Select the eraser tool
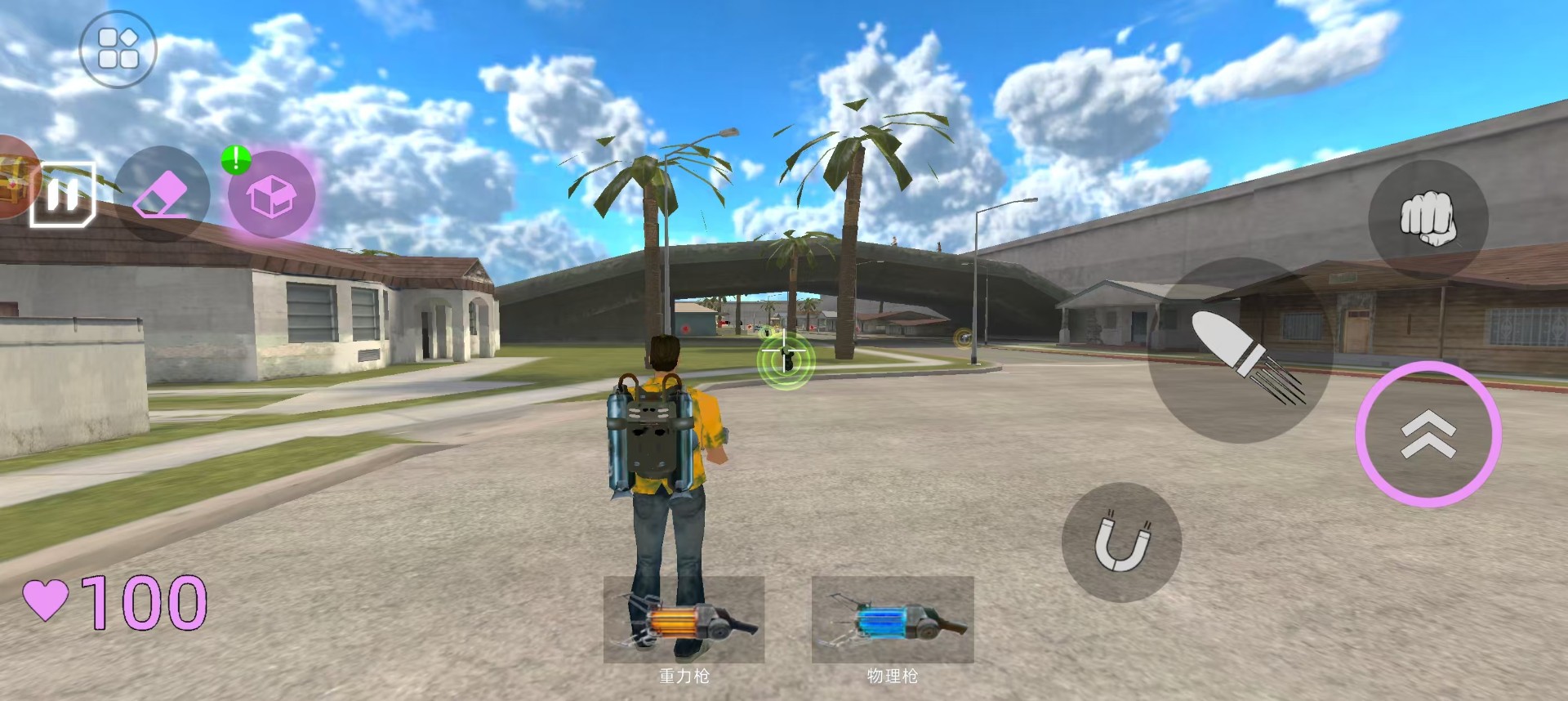Image resolution: width=1568 pixels, height=701 pixels. point(162,194)
